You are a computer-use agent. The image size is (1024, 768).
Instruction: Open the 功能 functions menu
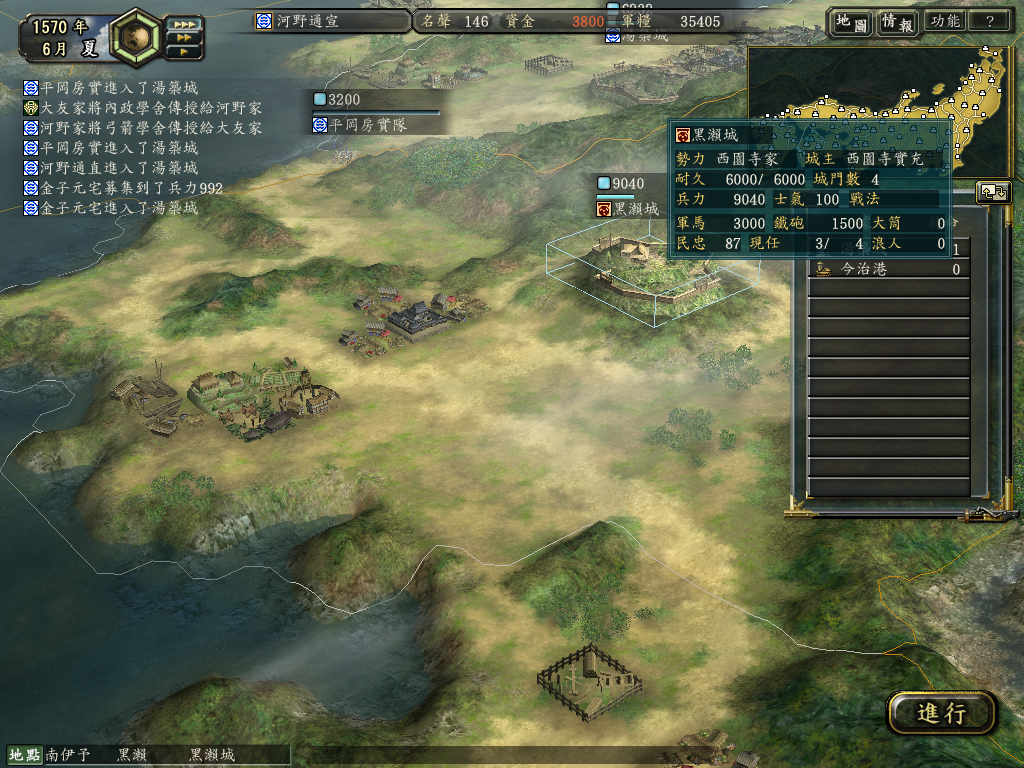click(944, 21)
